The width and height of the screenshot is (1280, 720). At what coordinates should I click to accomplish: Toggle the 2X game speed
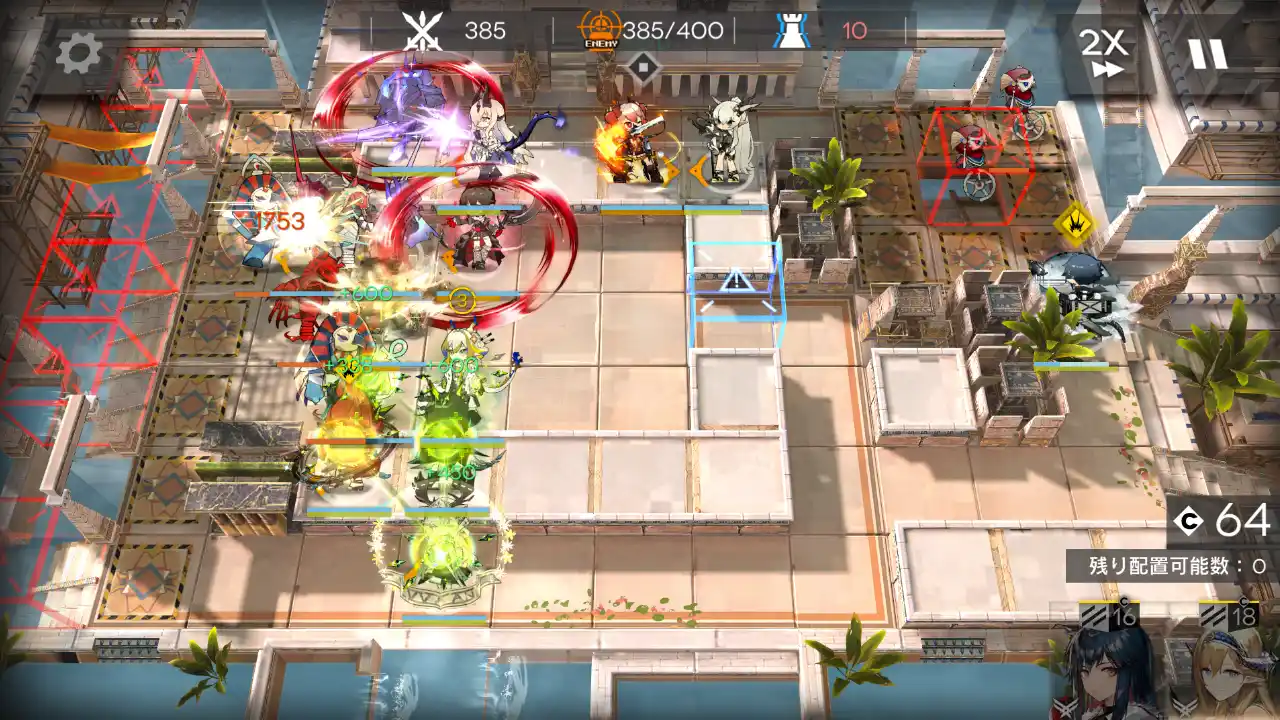(x=1103, y=51)
